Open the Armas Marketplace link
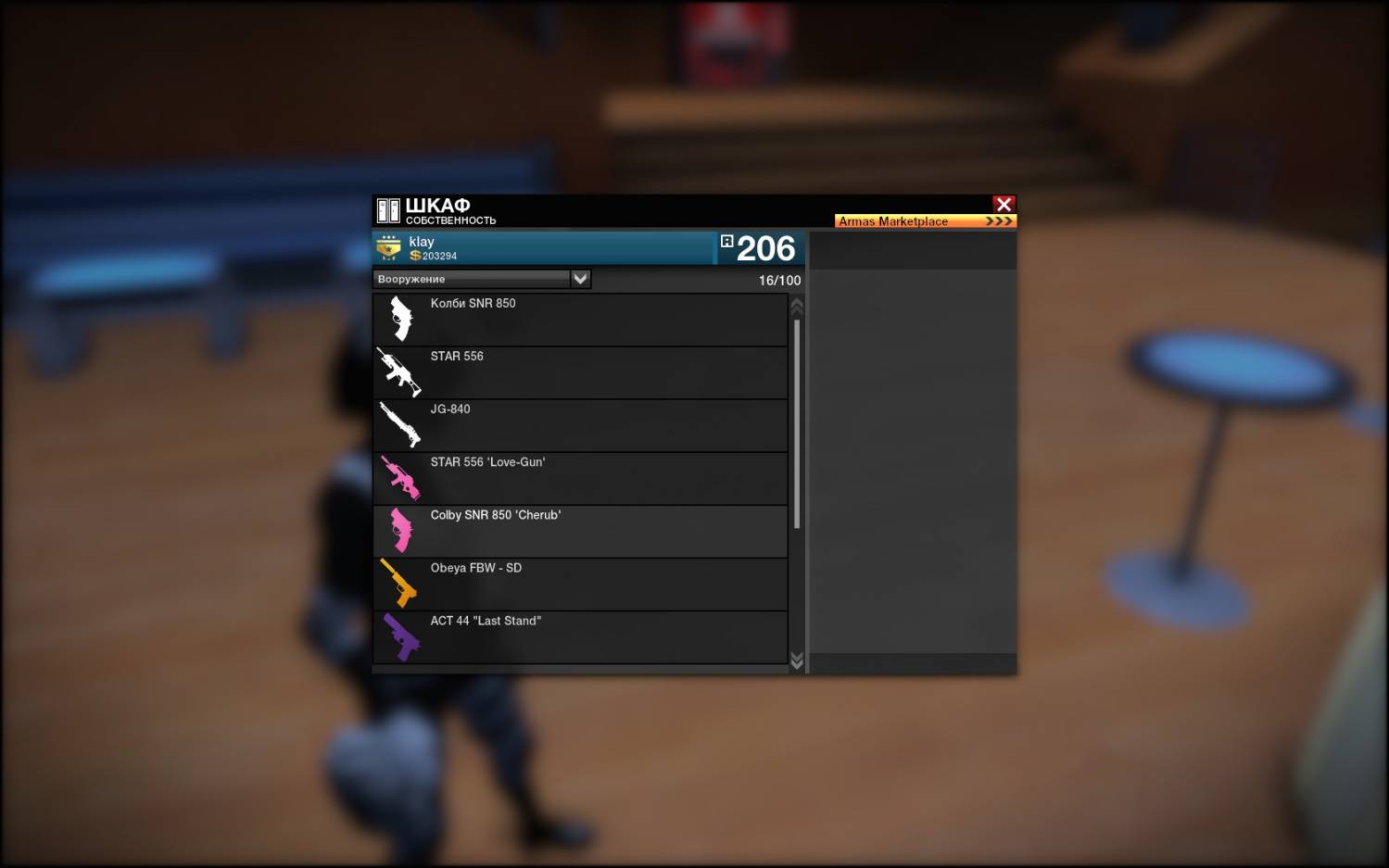This screenshot has width=1389, height=868. click(x=925, y=221)
